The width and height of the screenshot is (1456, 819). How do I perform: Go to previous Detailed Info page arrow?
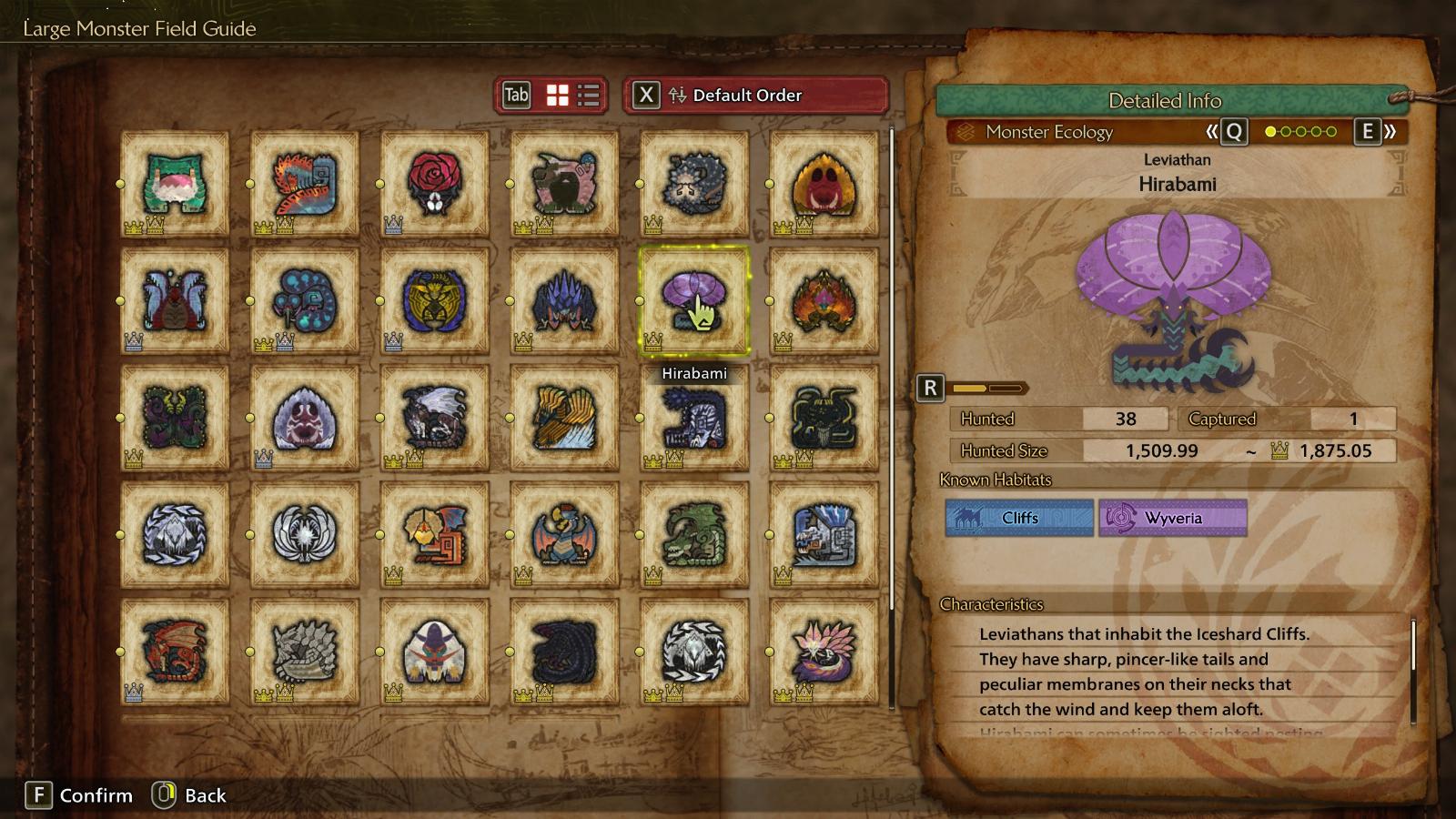pyautogui.click(x=1226, y=132)
